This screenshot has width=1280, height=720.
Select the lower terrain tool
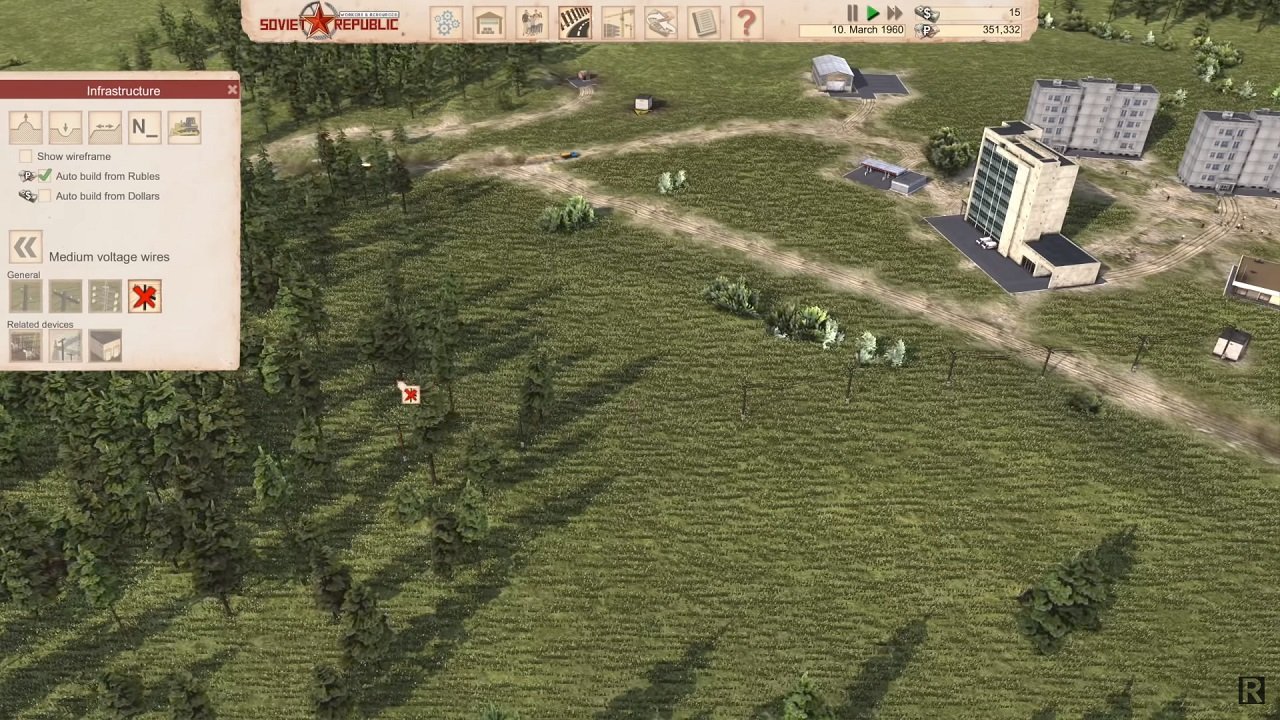[x=65, y=127]
